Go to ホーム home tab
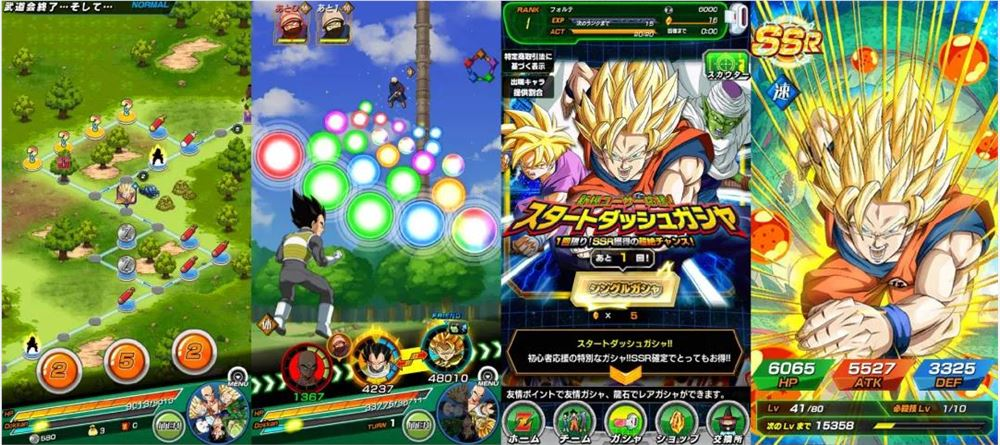1000x445 pixels. point(528,419)
